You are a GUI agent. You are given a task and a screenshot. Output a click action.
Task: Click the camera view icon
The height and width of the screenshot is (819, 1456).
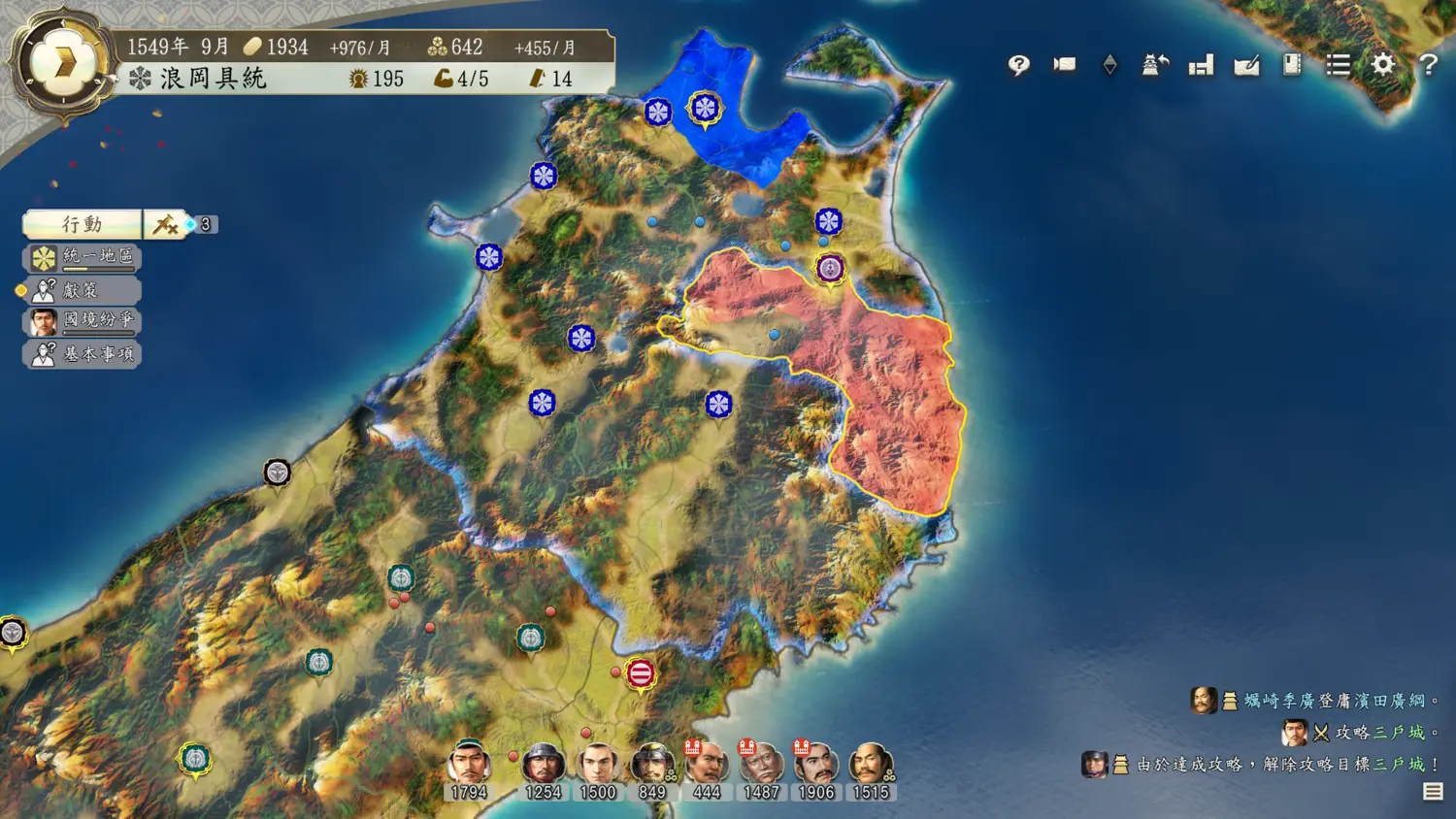[1065, 65]
